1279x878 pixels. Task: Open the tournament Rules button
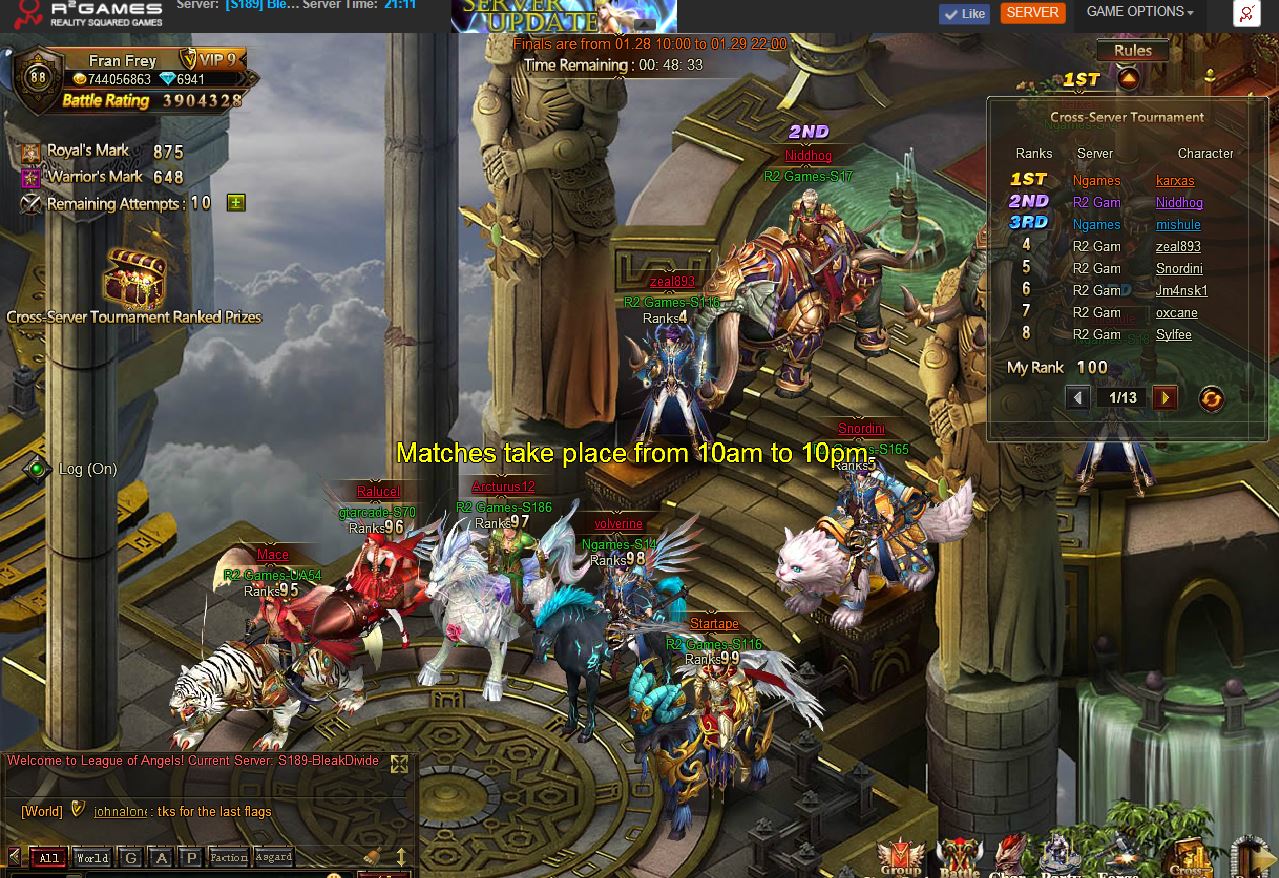(x=1132, y=51)
